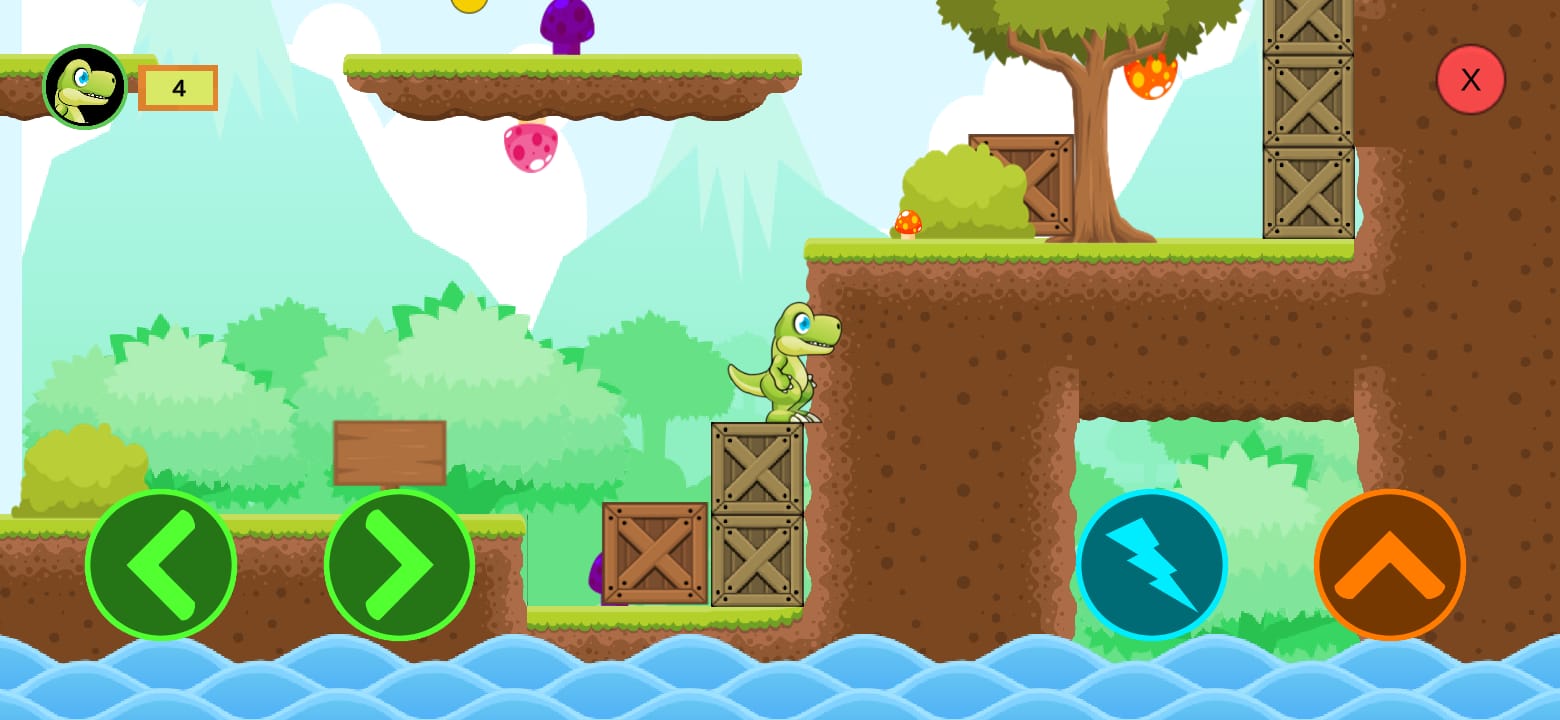
Task: Click the small red mushroom near the bush
Action: coord(907,222)
